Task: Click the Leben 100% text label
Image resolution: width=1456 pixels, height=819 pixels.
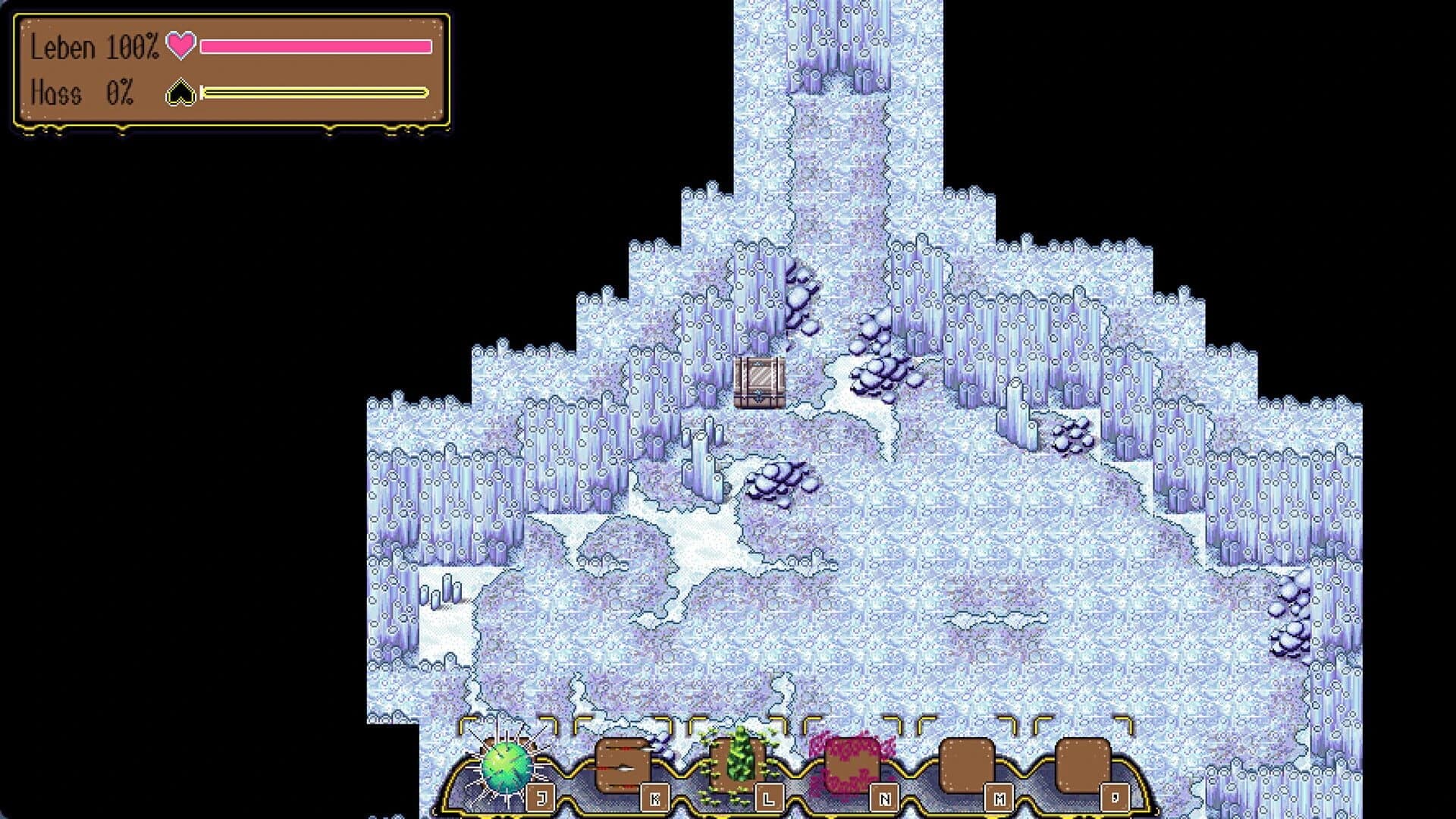Action: (95, 48)
